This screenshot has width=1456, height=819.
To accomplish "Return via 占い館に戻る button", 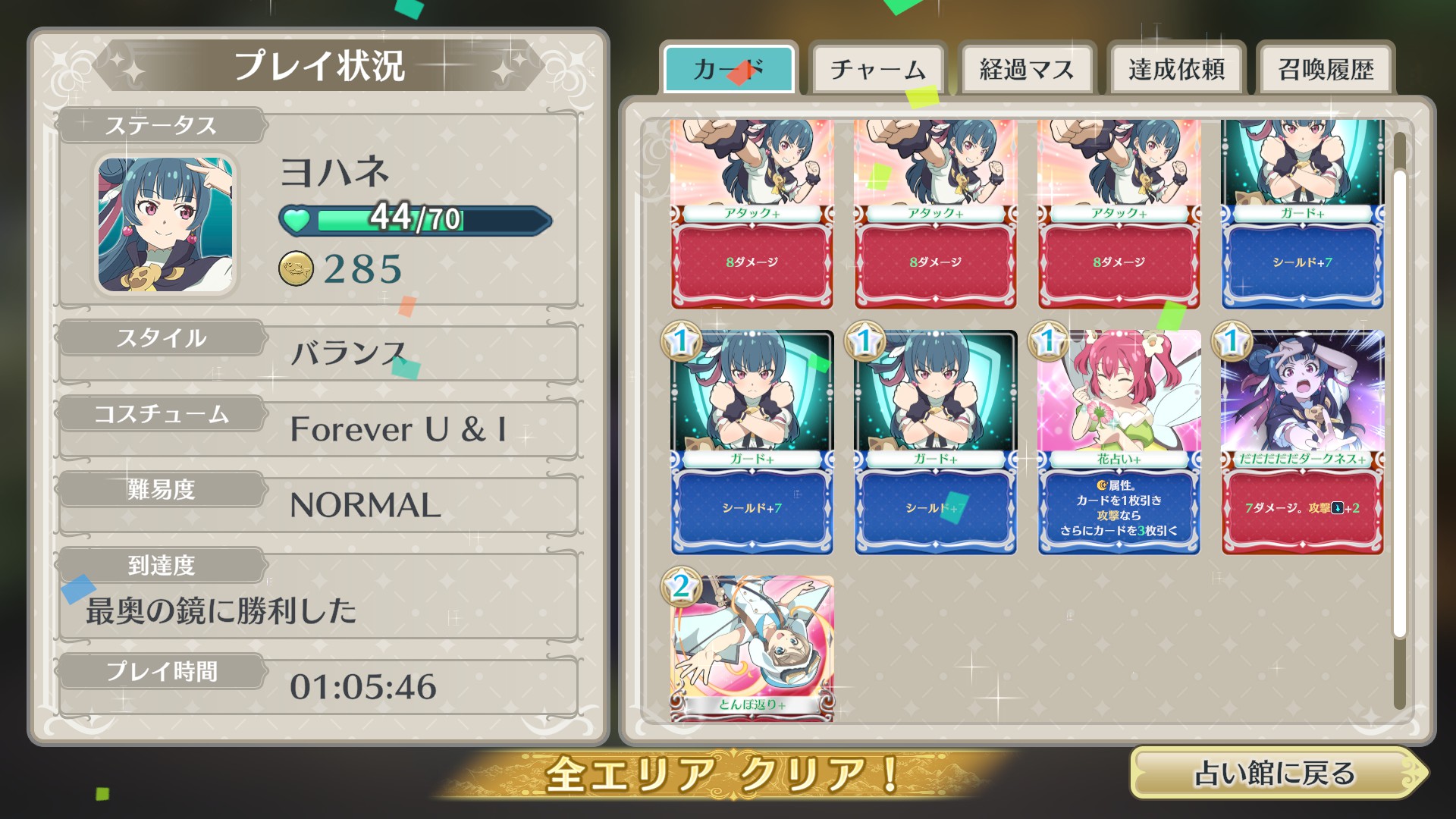I will (x=1276, y=773).
